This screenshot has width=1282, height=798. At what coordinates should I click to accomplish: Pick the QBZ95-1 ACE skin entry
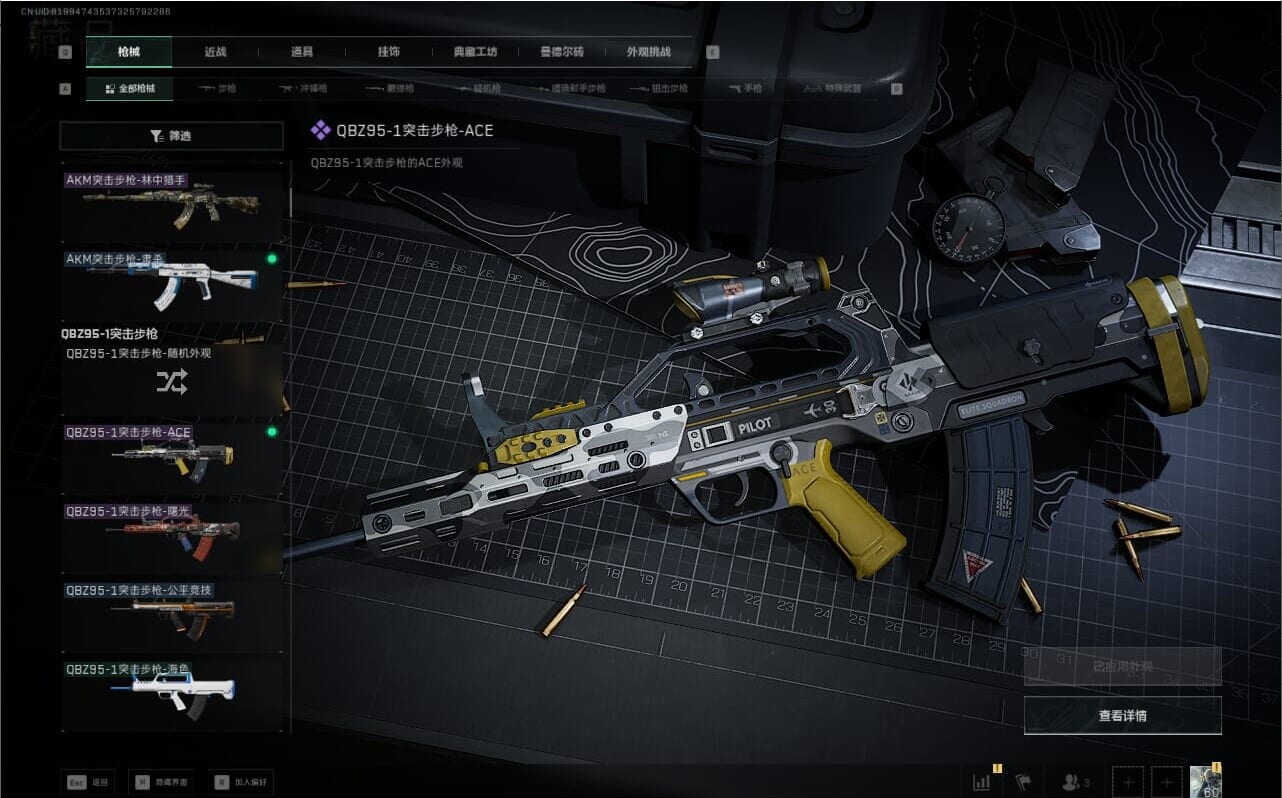172,458
